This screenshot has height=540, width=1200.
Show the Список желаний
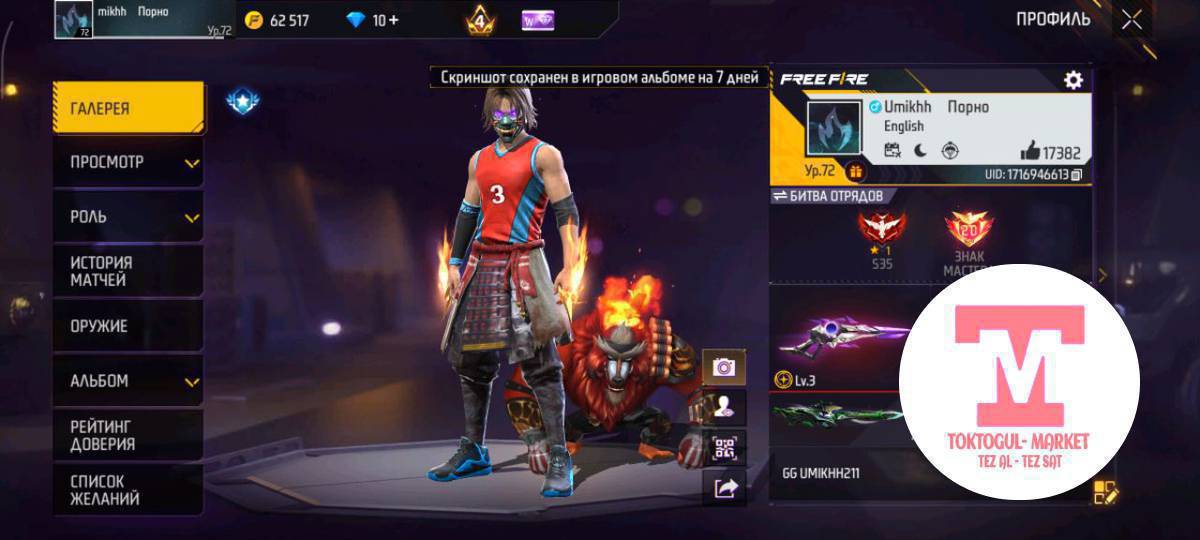pyautogui.click(x=128, y=489)
